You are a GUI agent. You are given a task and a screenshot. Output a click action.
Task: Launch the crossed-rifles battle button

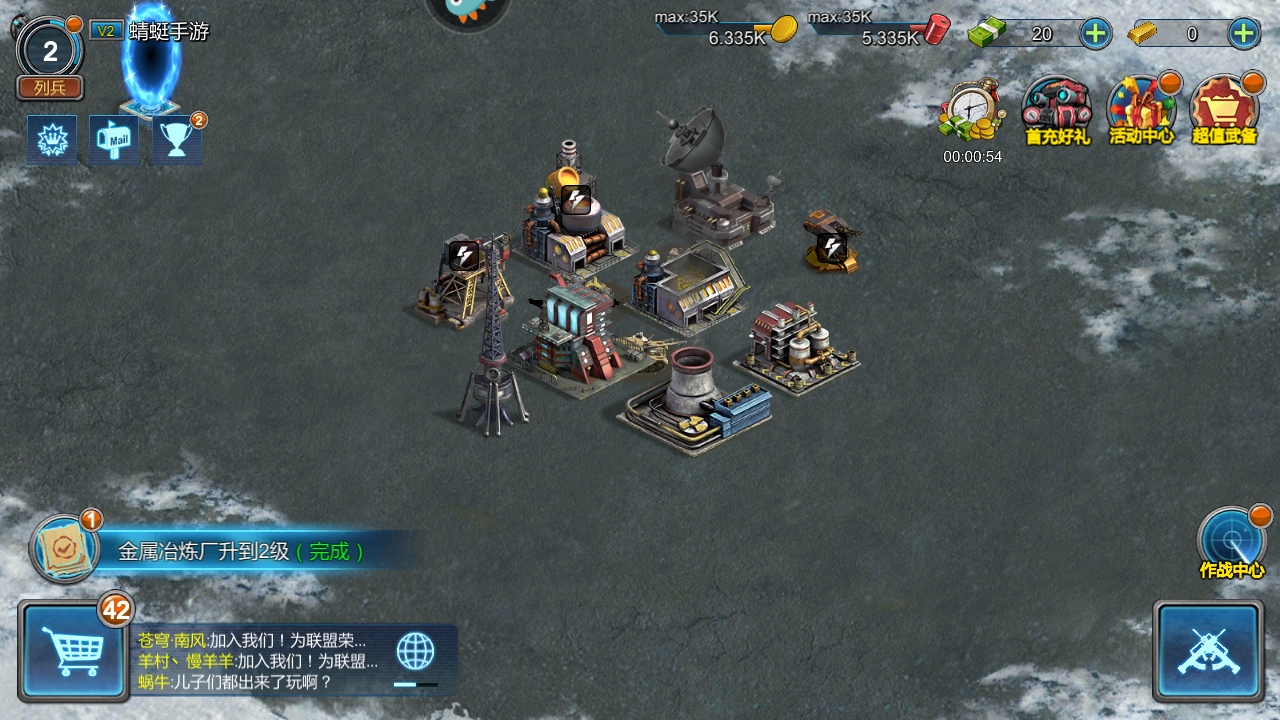(x=1207, y=651)
